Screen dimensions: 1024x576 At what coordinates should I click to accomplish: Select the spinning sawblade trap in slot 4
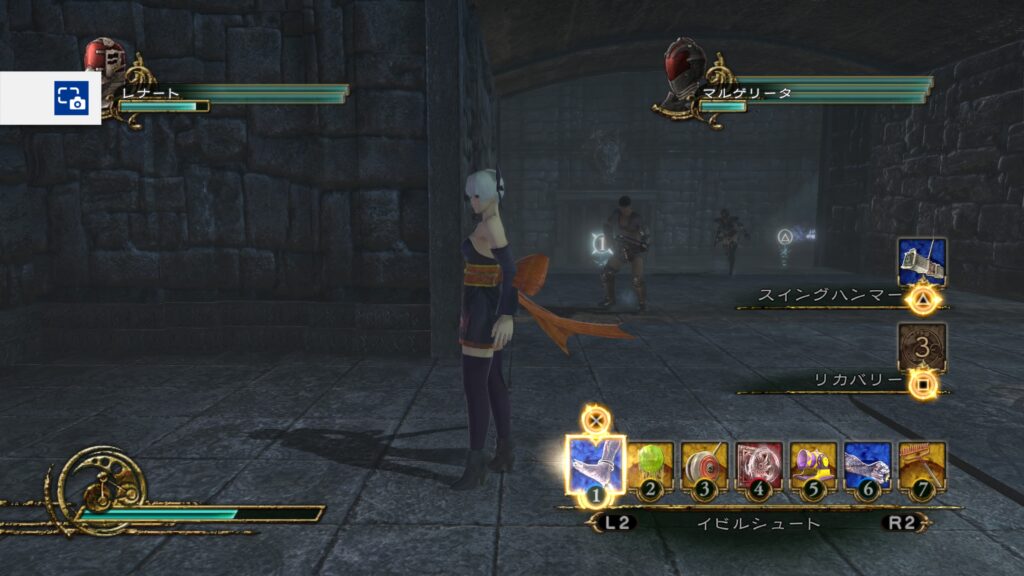coord(759,466)
